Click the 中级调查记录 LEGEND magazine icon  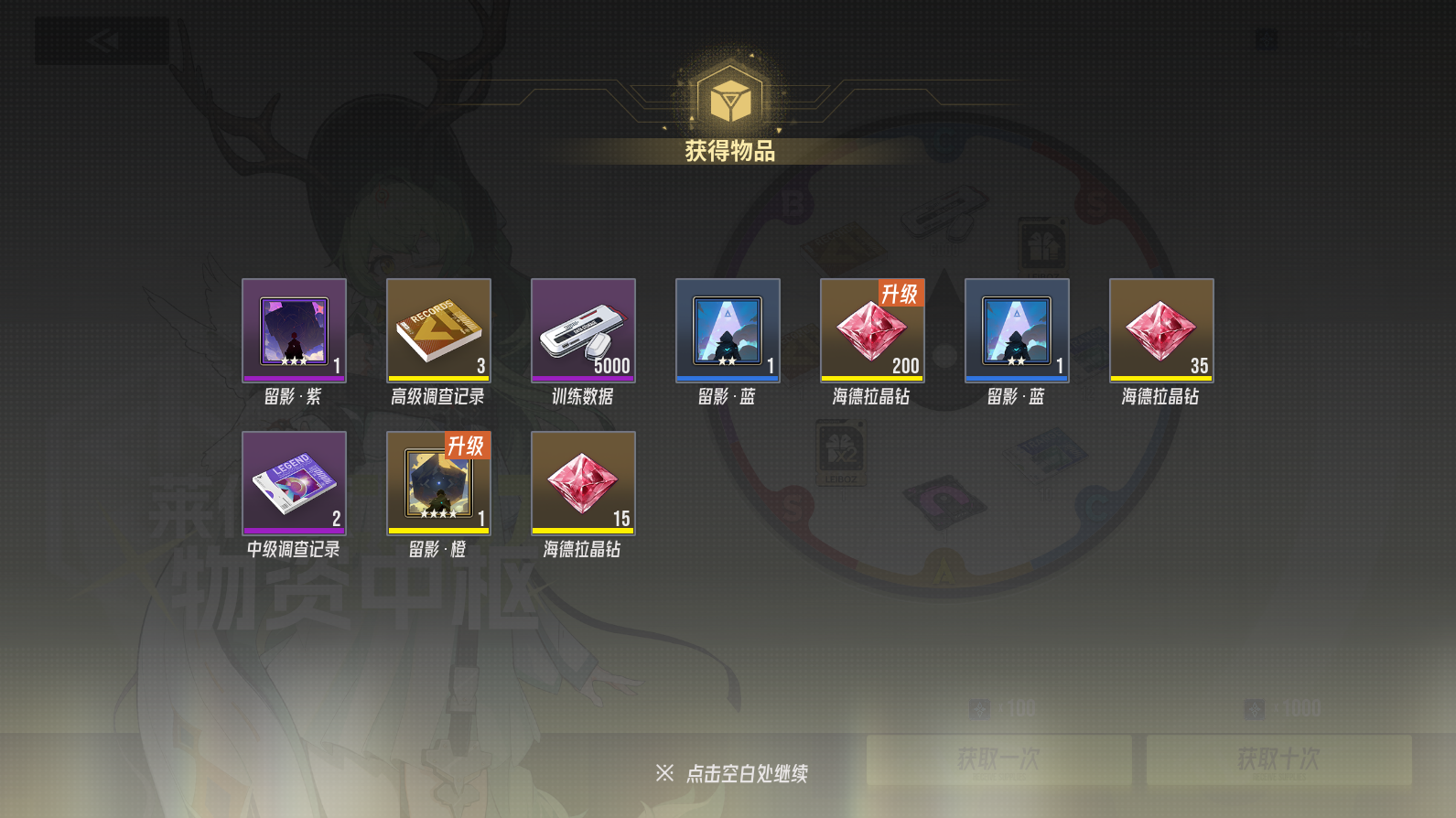pyautogui.click(x=294, y=482)
